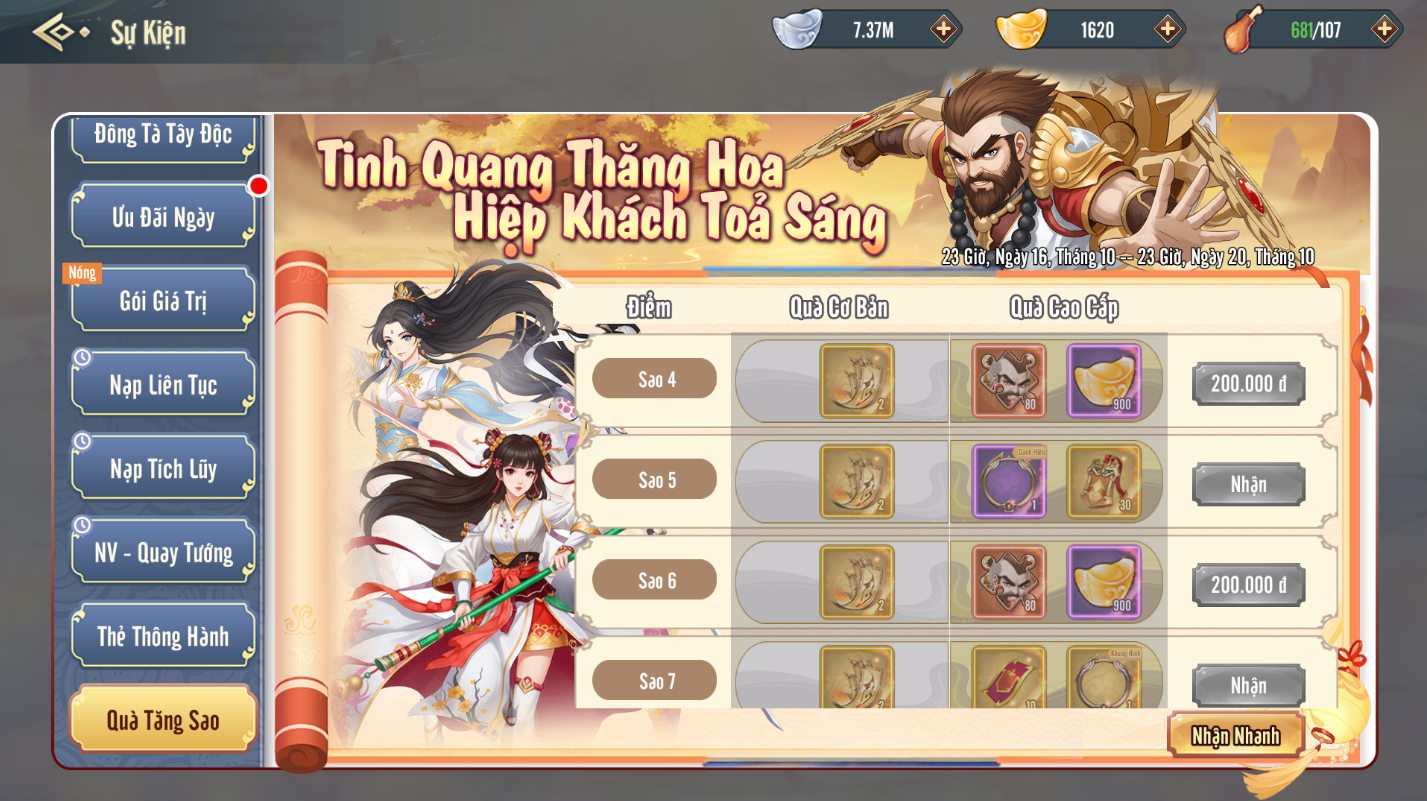Switch to NV - Quay Tướng tab
The width and height of the screenshot is (1427, 801).
163,552
